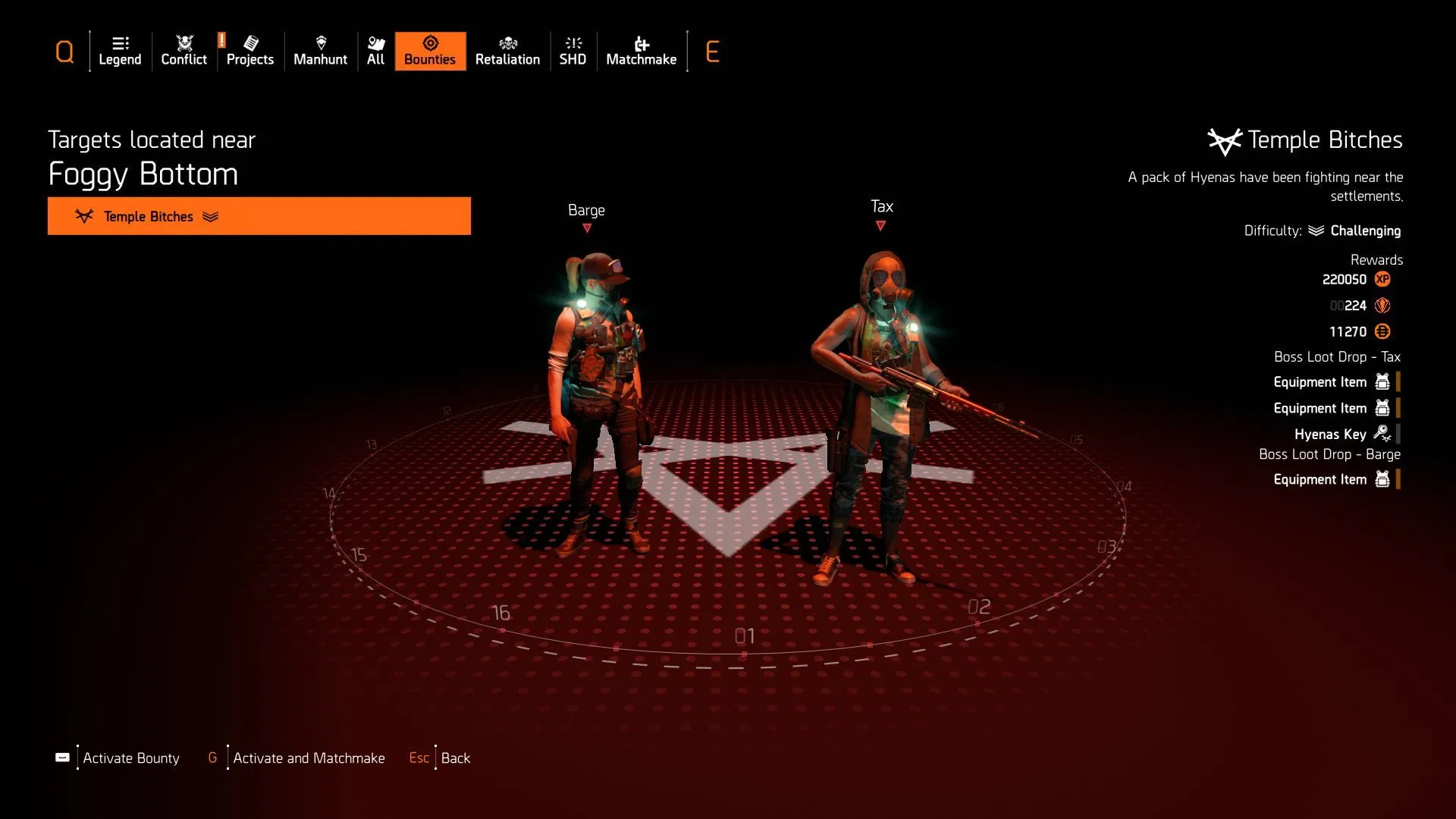Switch to the Conflict tab
This screenshot has width=1456, height=819.
pyautogui.click(x=184, y=52)
